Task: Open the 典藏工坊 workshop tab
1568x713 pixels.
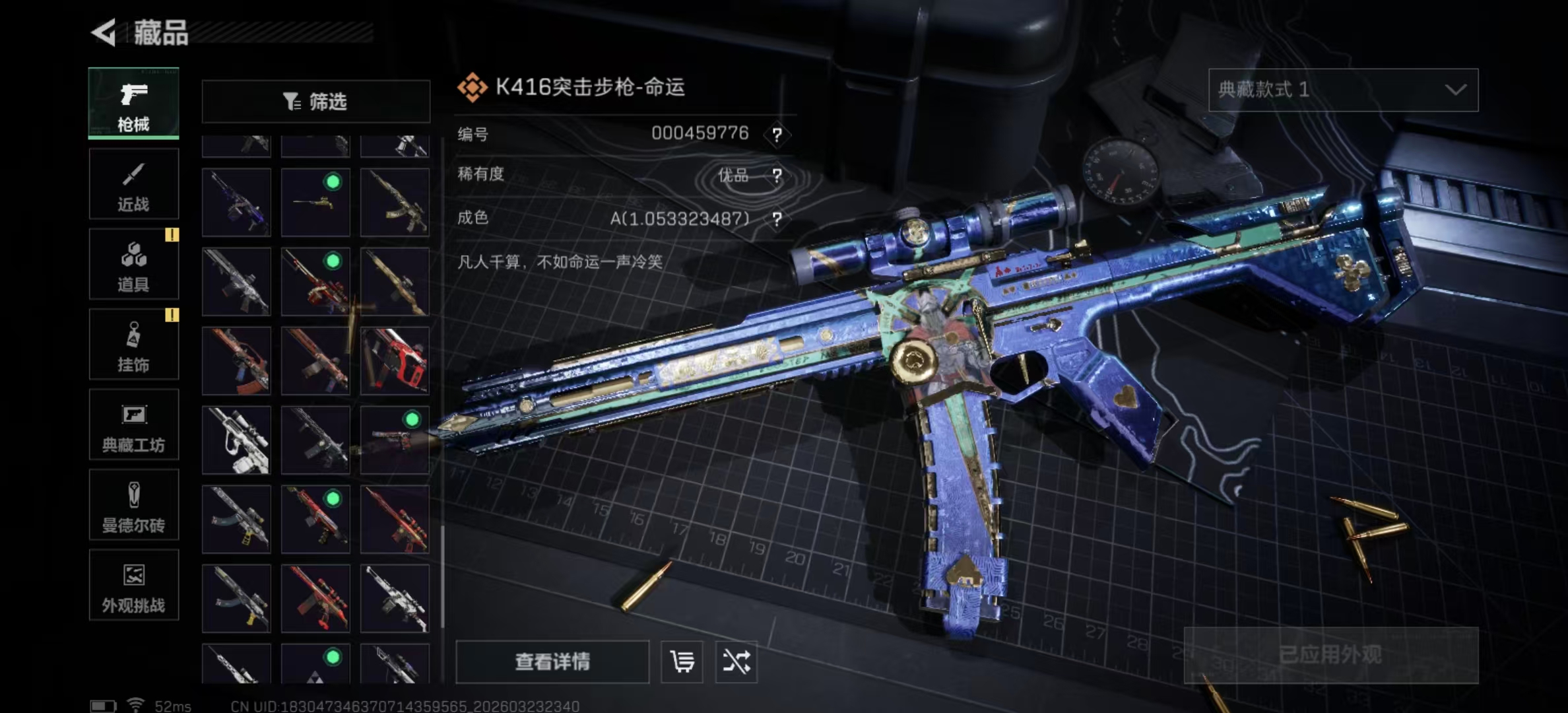Action: pyautogui.click(x=133, y=425)
